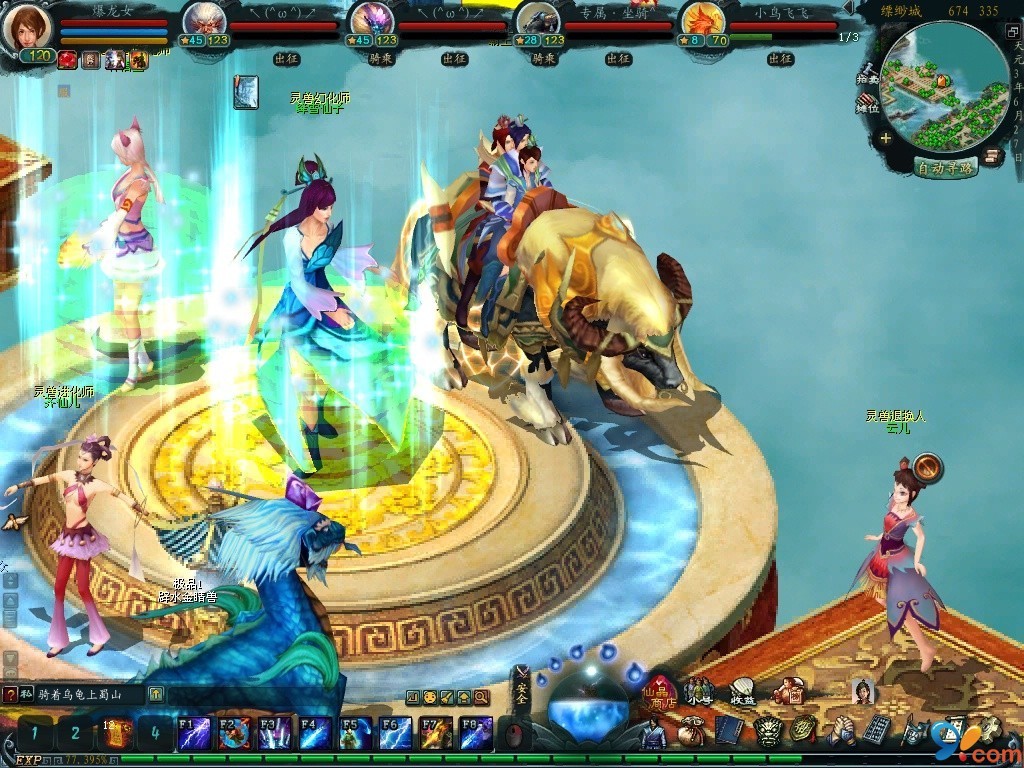Viewport: 1024px width, 768px height.
Task: Click the minimap plus button
Action: point(886,139)
